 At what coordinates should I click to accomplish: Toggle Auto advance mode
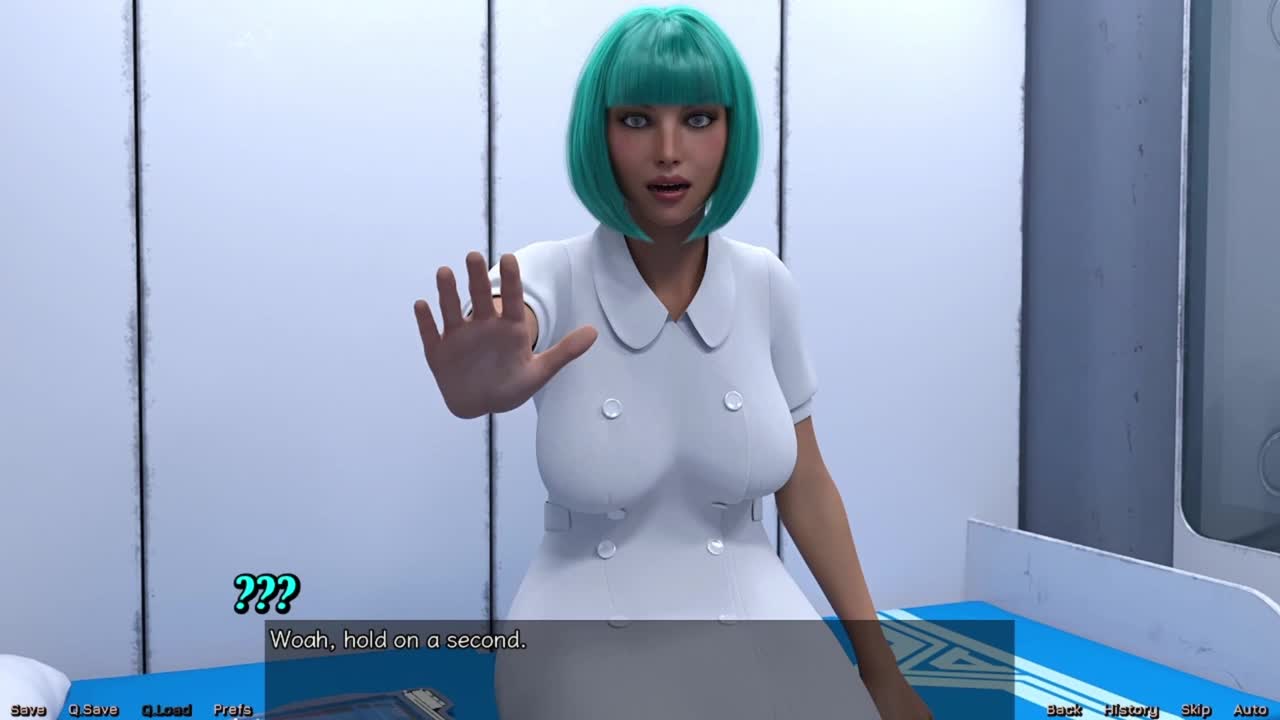tap(1250, 710)
